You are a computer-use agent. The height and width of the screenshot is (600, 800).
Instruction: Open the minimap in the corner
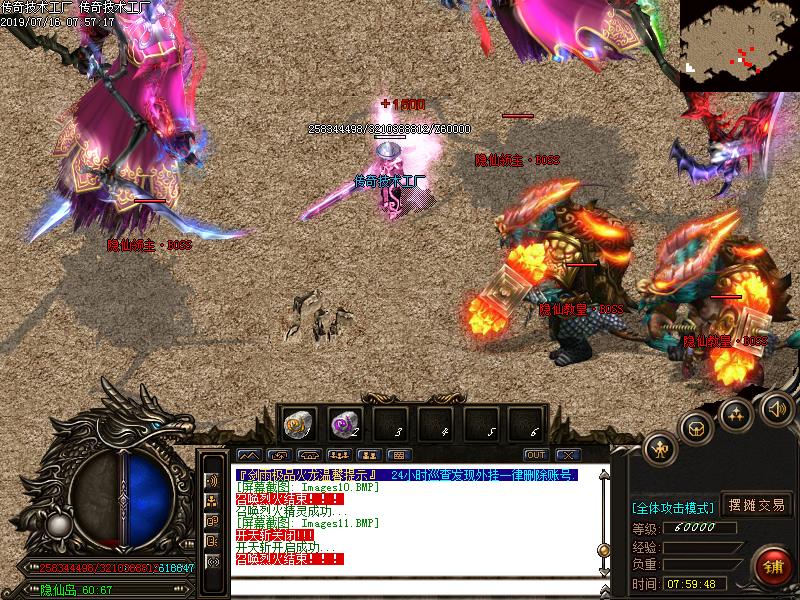click(x=740, y=45)
